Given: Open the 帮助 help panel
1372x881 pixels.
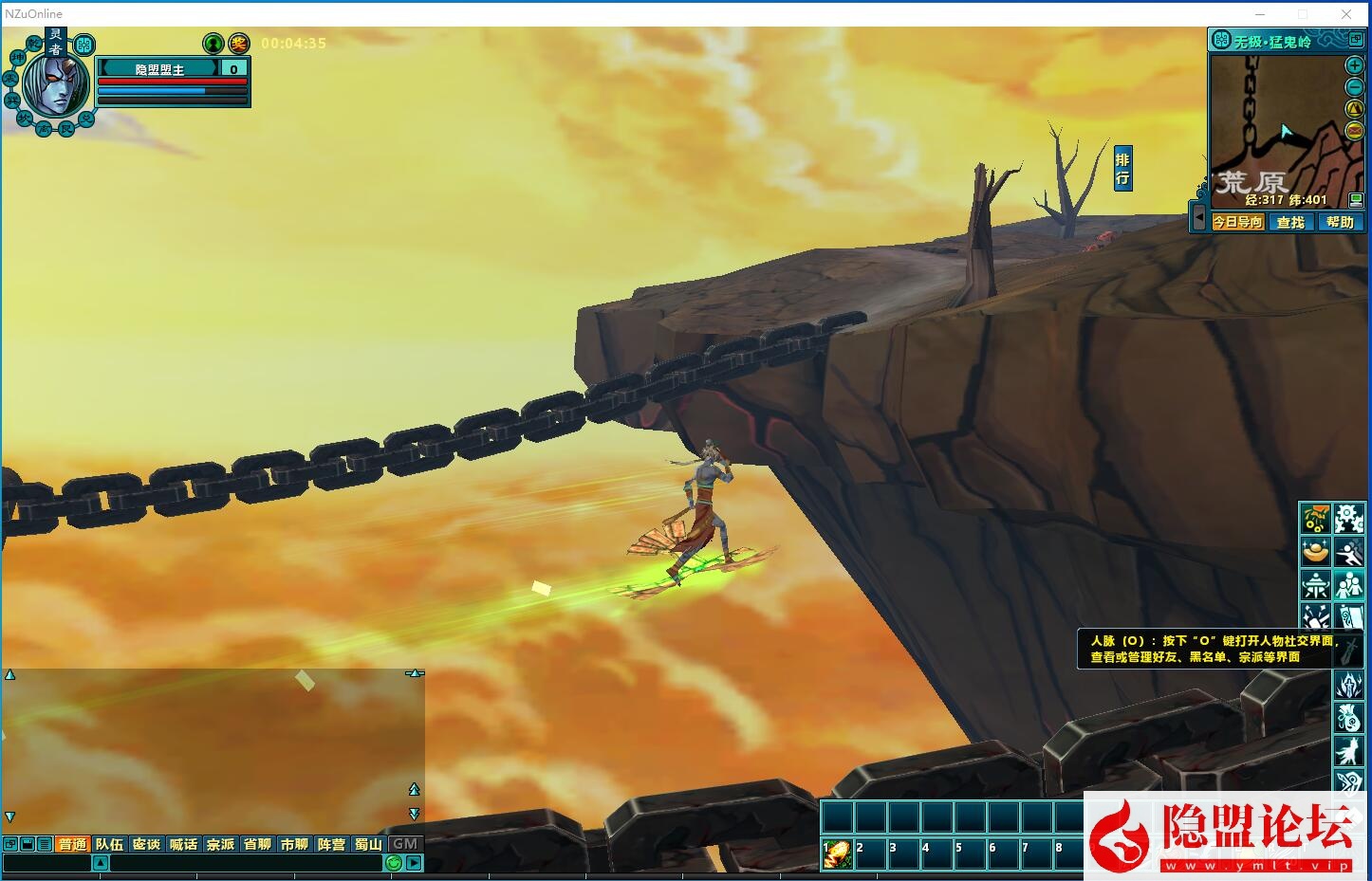Looking at the screenshot, I should pyautogui.click(x=1340, y=222).
